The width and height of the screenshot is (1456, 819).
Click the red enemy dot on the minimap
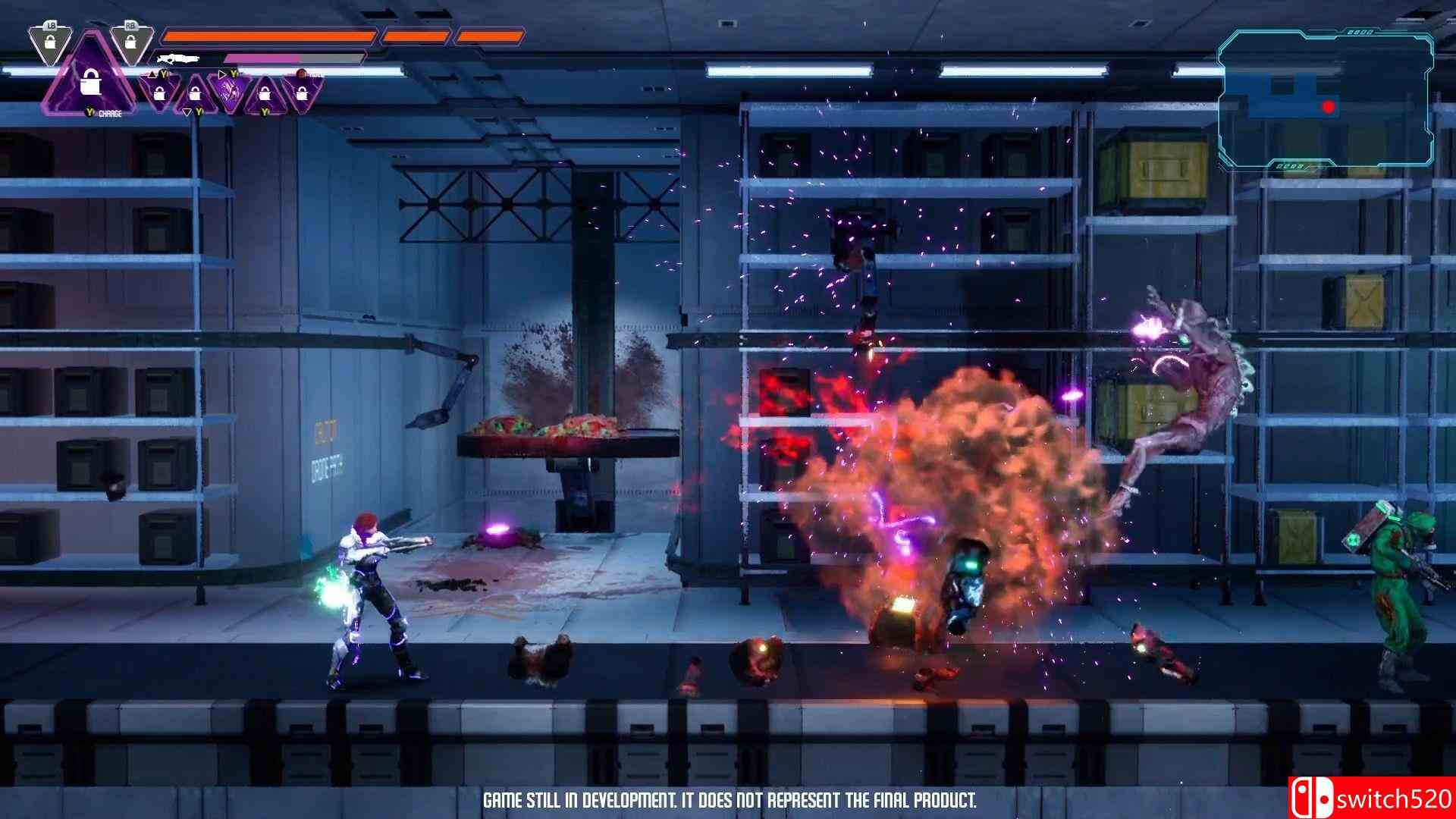(1328, 106)
